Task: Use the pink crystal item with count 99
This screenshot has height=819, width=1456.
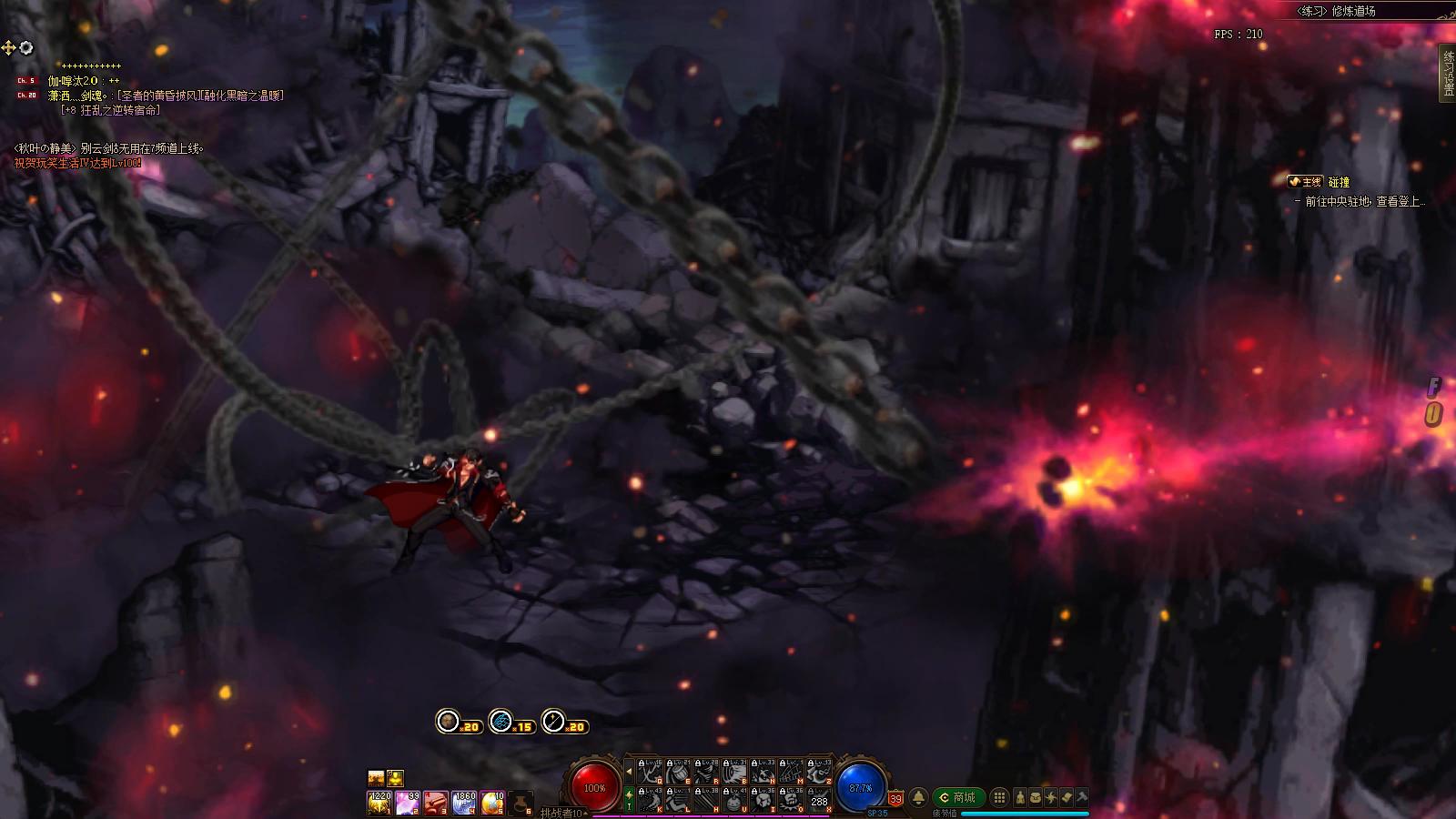Action: [x=407, y=803]
